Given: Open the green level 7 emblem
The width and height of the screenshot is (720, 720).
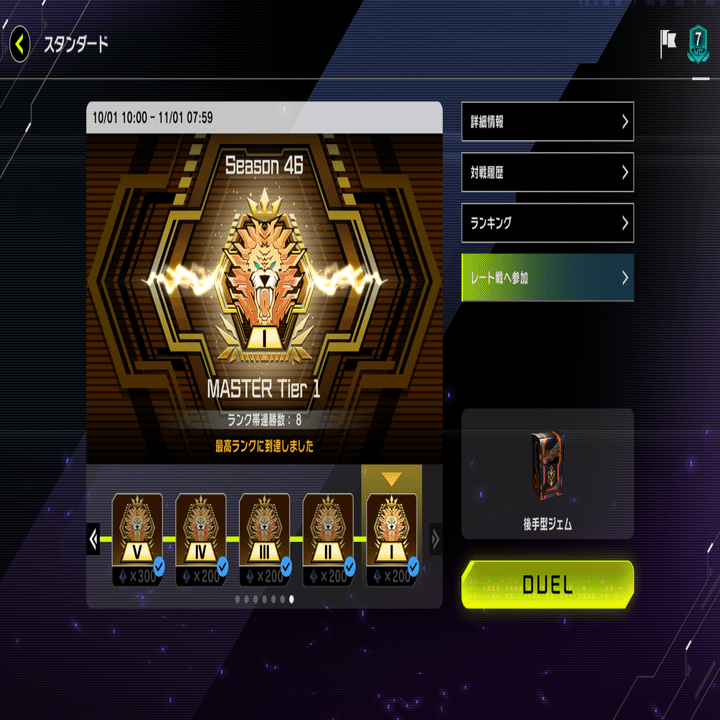Looking at the screenshot, I should coord(697,44).
